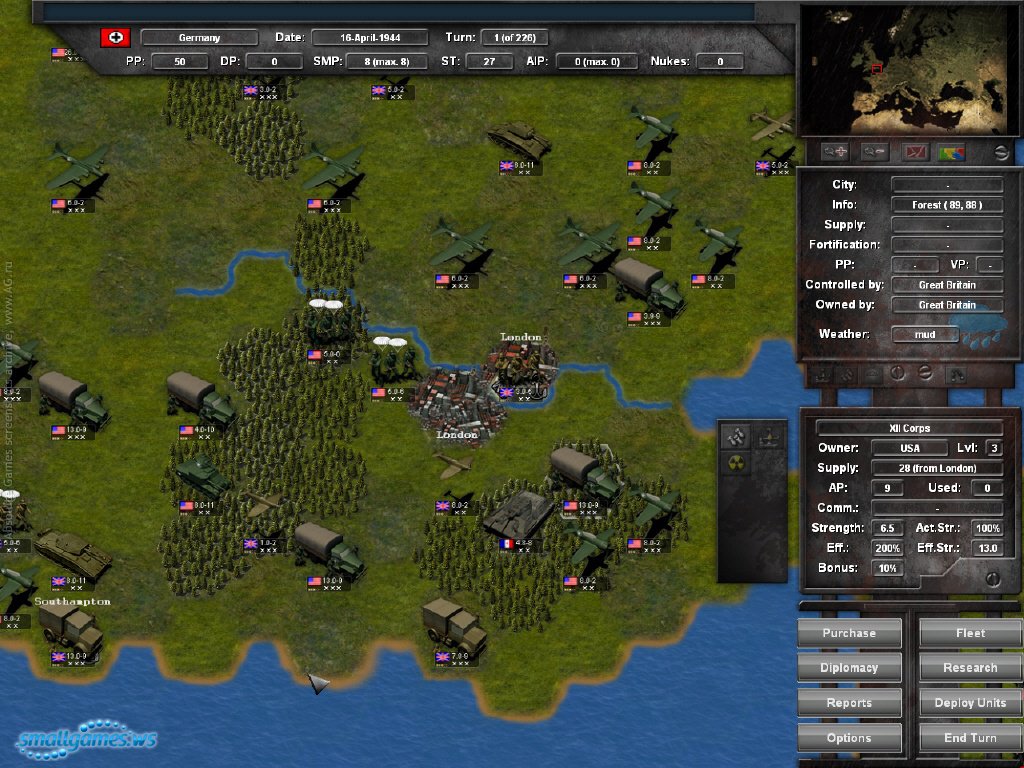
Task: End the current turn
Action: pyautogui.click(x=970, y=738)
